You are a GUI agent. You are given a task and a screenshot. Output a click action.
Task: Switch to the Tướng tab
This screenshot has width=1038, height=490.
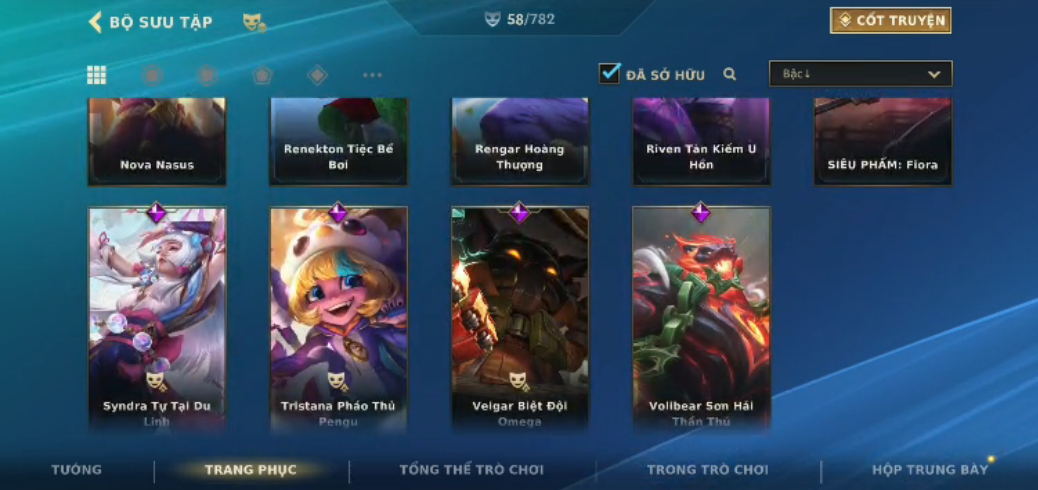tap(77, 470)
